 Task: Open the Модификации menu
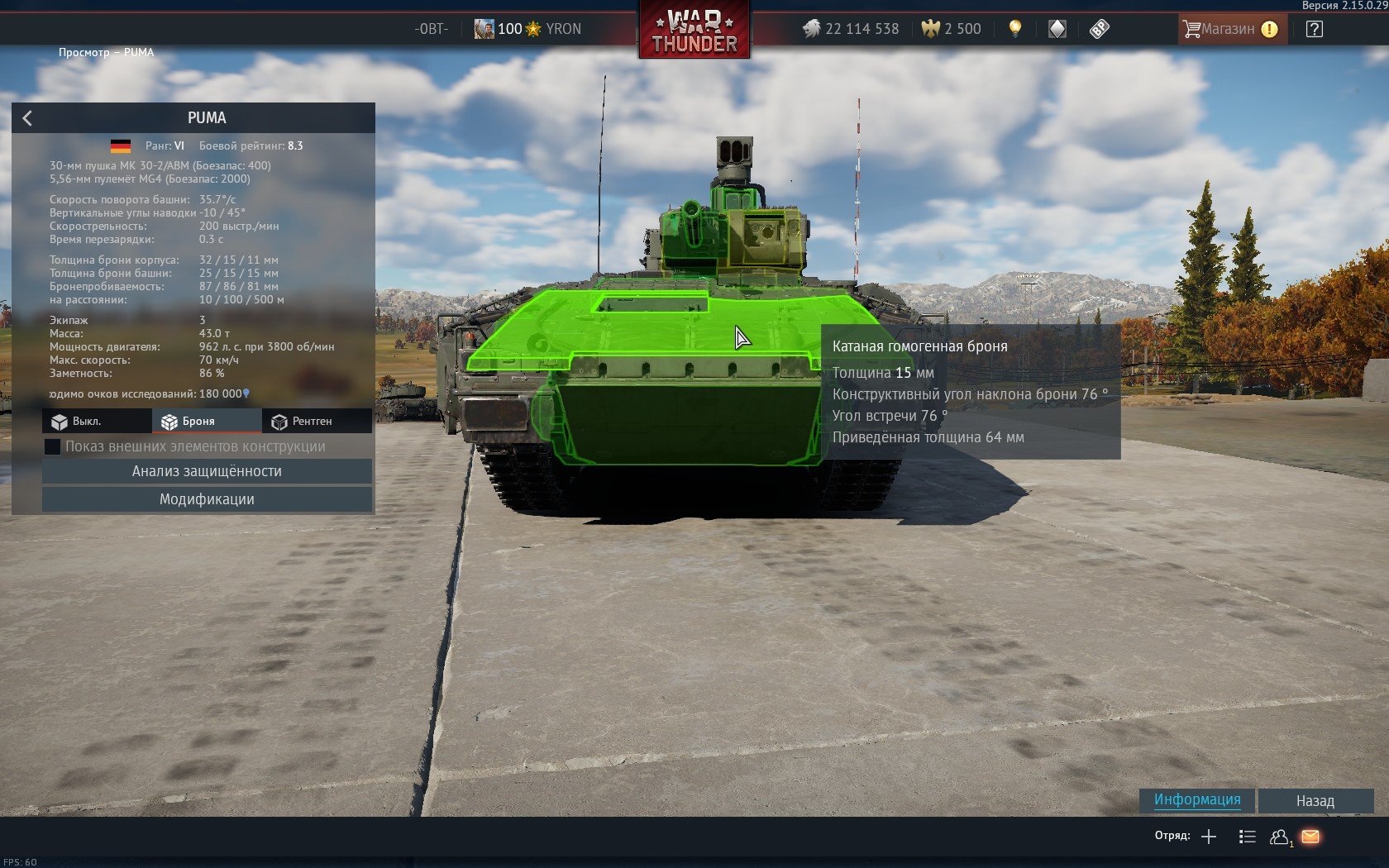click(207, 499)
